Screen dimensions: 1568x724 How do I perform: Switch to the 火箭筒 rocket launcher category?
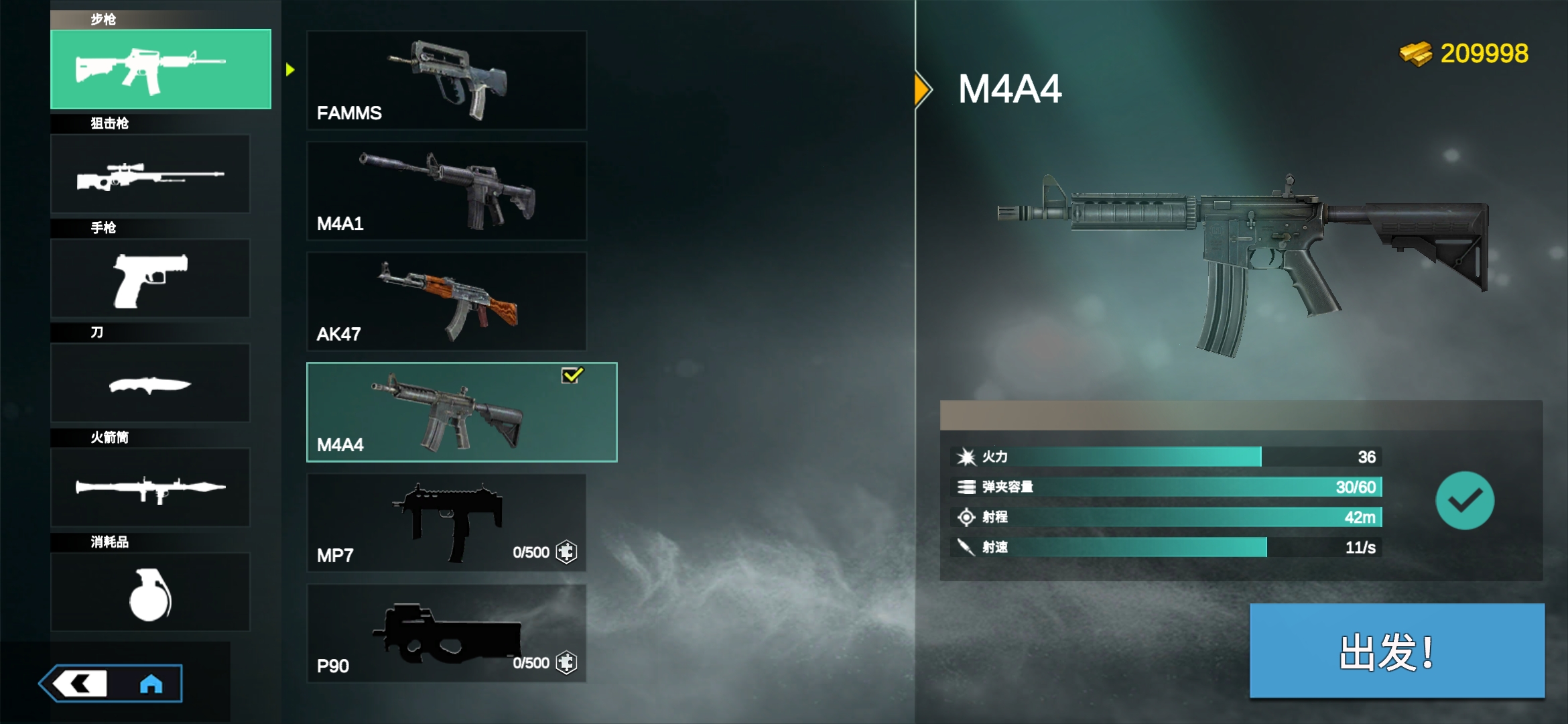coord(150,488)
